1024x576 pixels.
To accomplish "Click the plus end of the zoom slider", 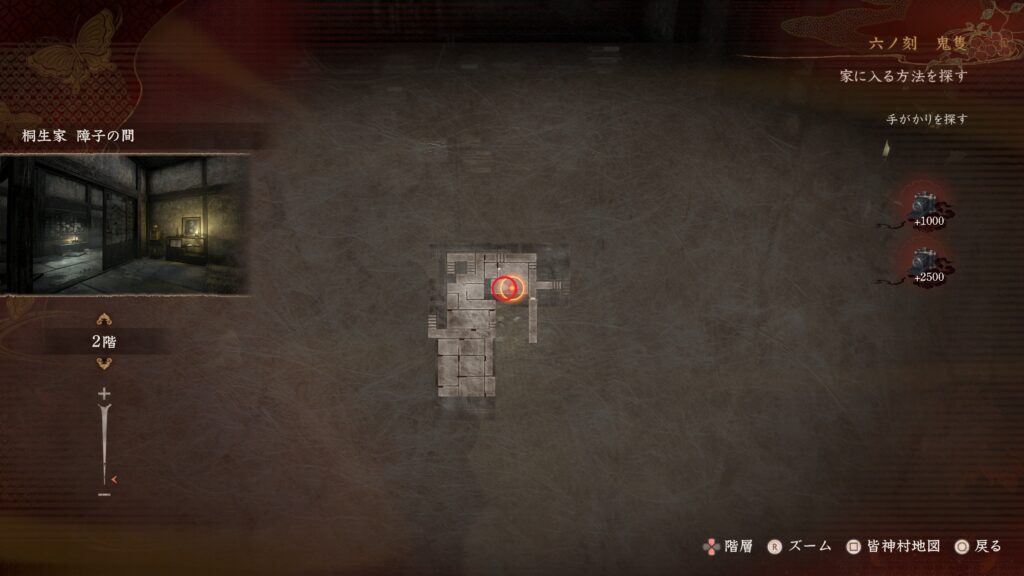I will pos(104,395).
